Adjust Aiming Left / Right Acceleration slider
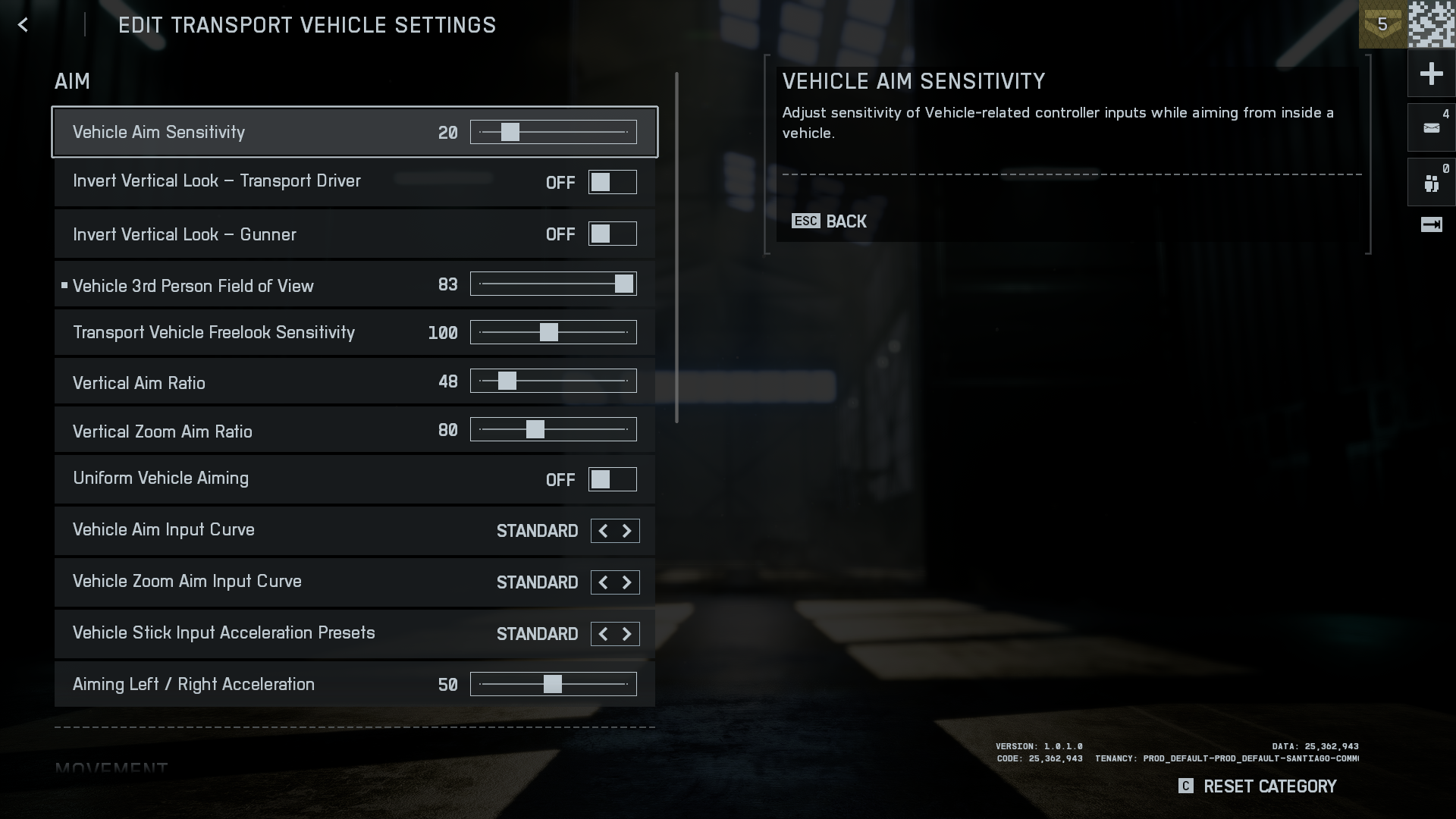This screenshot has width=1456, height=819. click(553, 684)
